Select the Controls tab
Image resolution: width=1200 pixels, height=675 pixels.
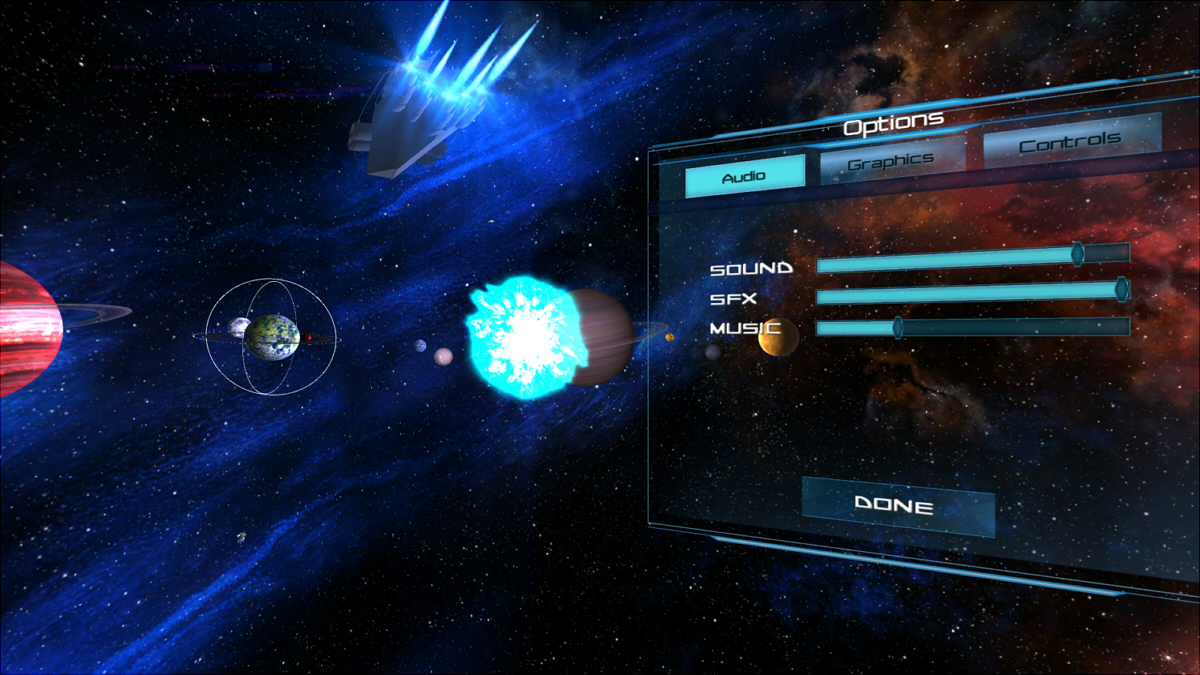pyautogui.click(x=1070, y=142)
